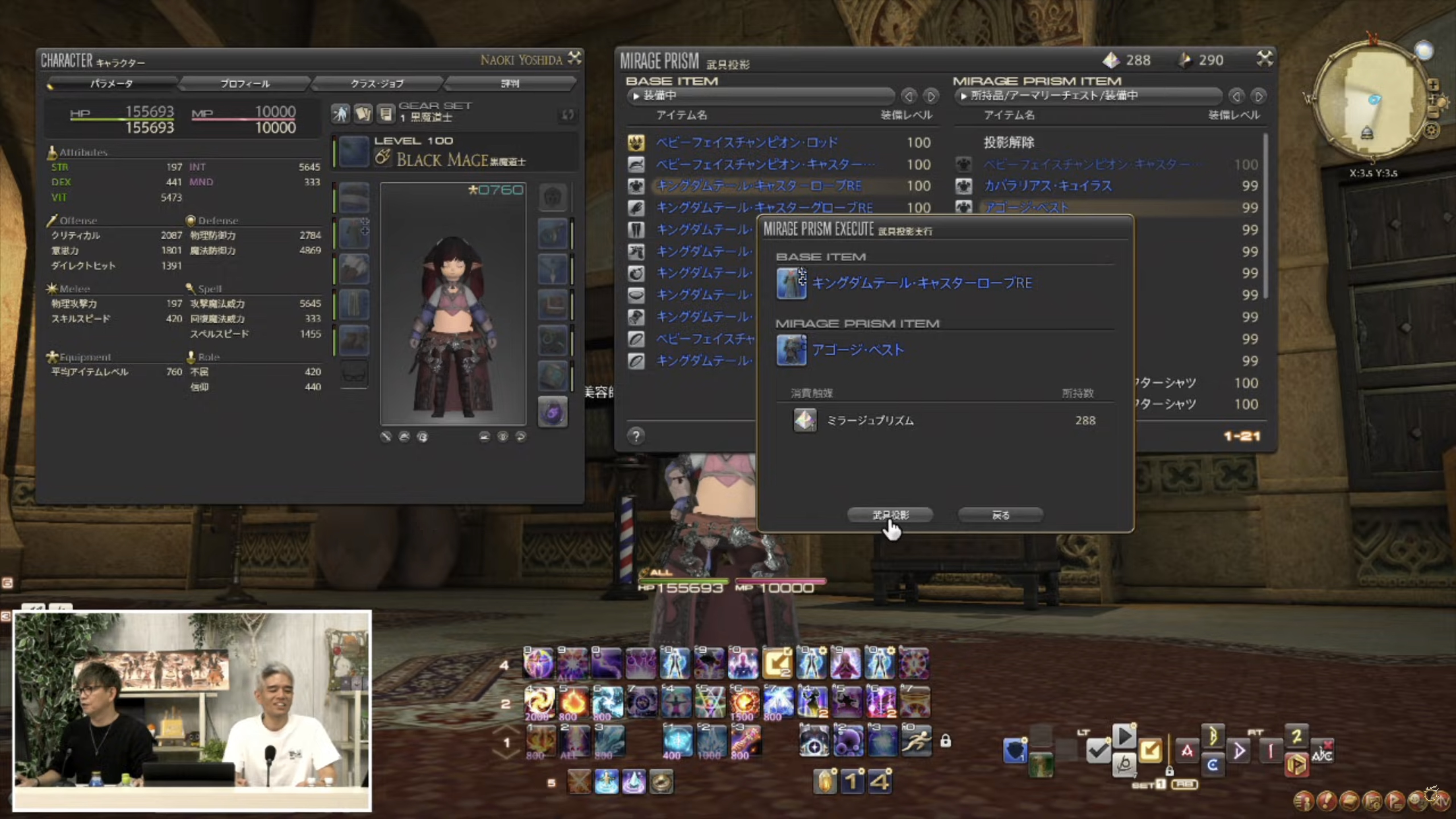
Task: Click the ミラージュプリズム catalyst icon
Action: coord(805,421)
